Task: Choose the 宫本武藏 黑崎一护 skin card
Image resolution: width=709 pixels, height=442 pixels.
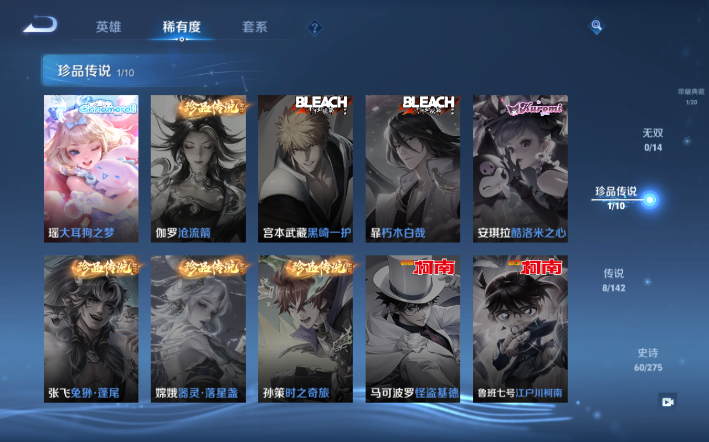Action: [x=305, y=168]
